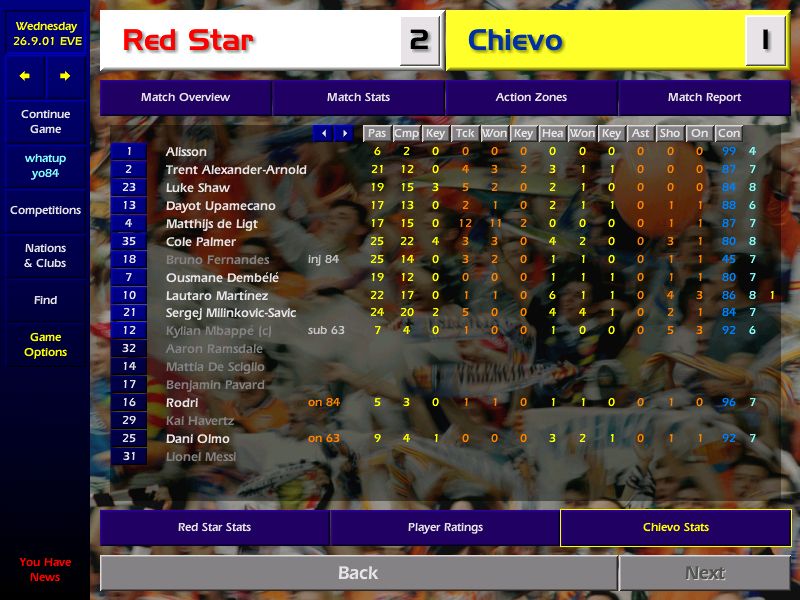
Task: Select the Chievo Stats tab
Action: pos(675,527)
